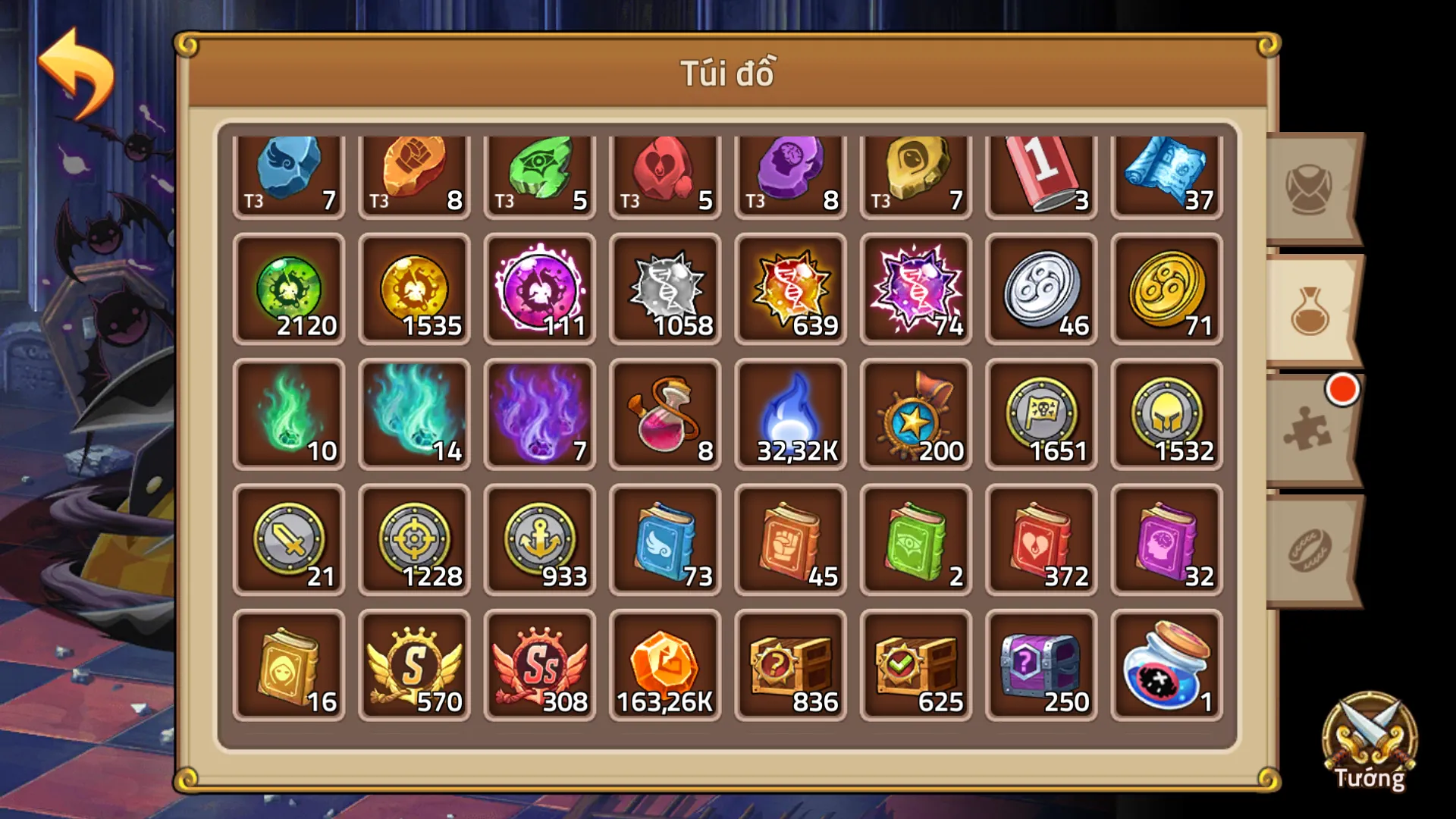Viewport: 1456px width, 819px height.
Task: Open the wooden question-mark chest showing 836
Action: tap(789, 664)
